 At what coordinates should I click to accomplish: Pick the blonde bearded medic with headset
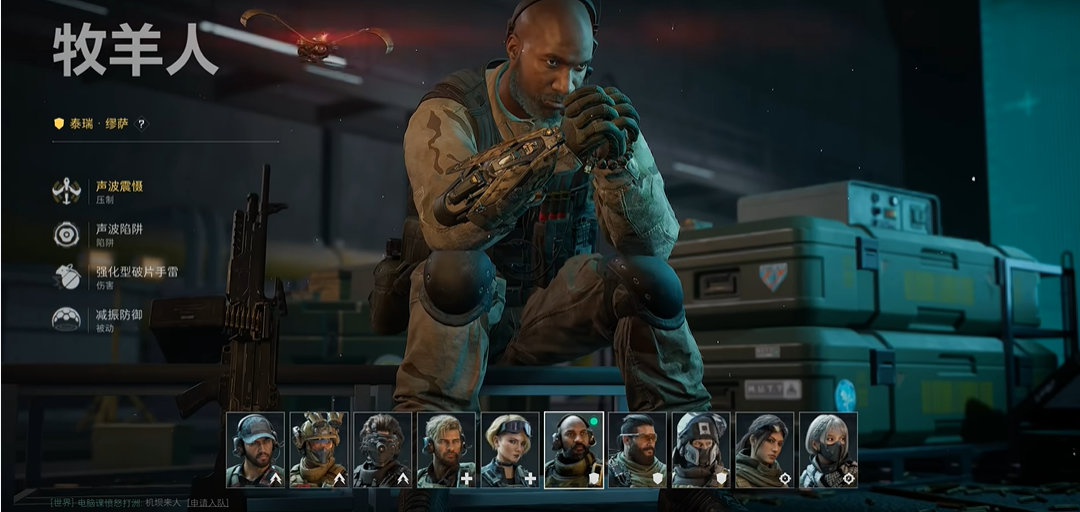(x=446, y=450)
